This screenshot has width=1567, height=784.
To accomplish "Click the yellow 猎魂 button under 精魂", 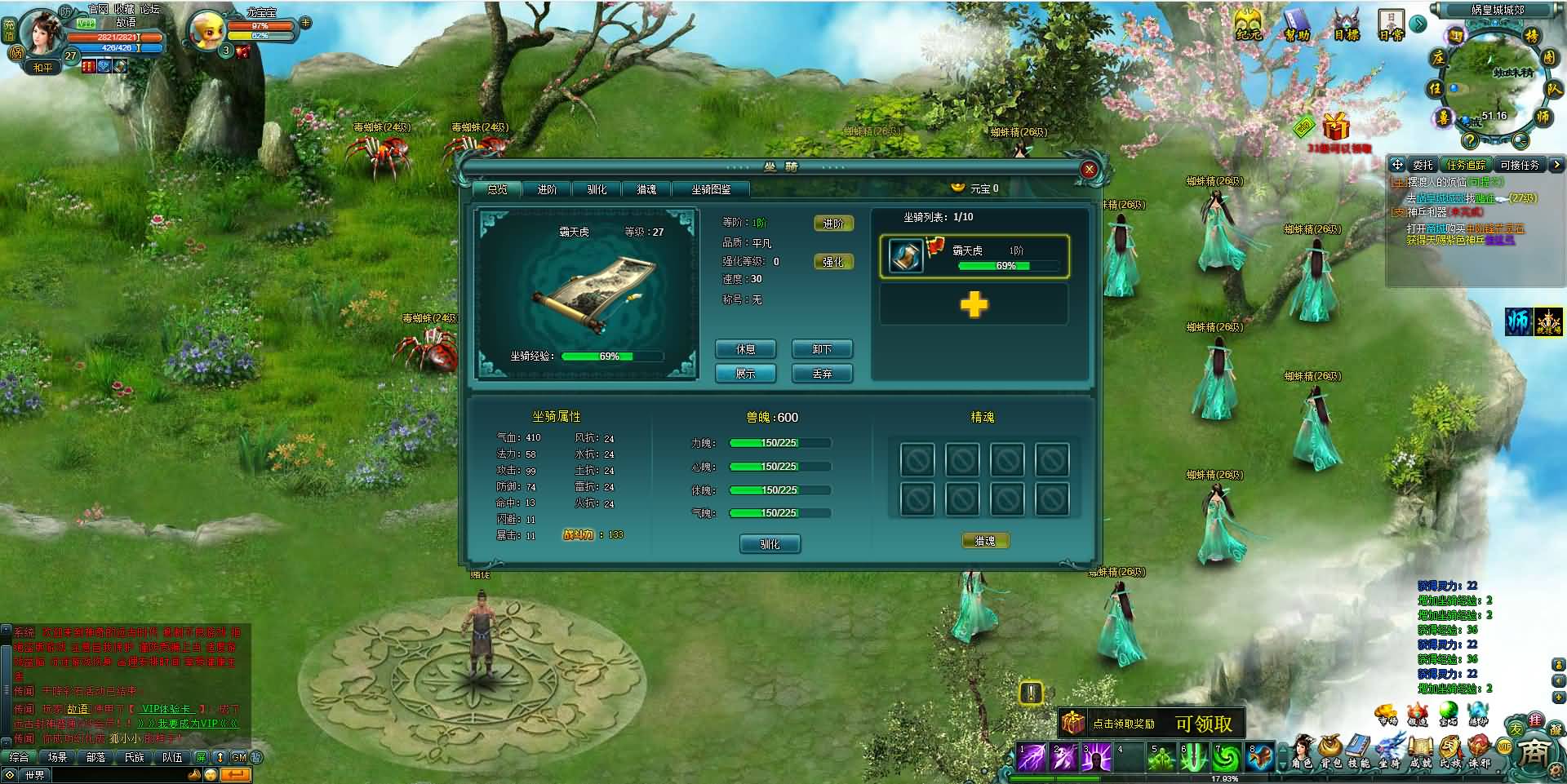I will tap(984, 541).
